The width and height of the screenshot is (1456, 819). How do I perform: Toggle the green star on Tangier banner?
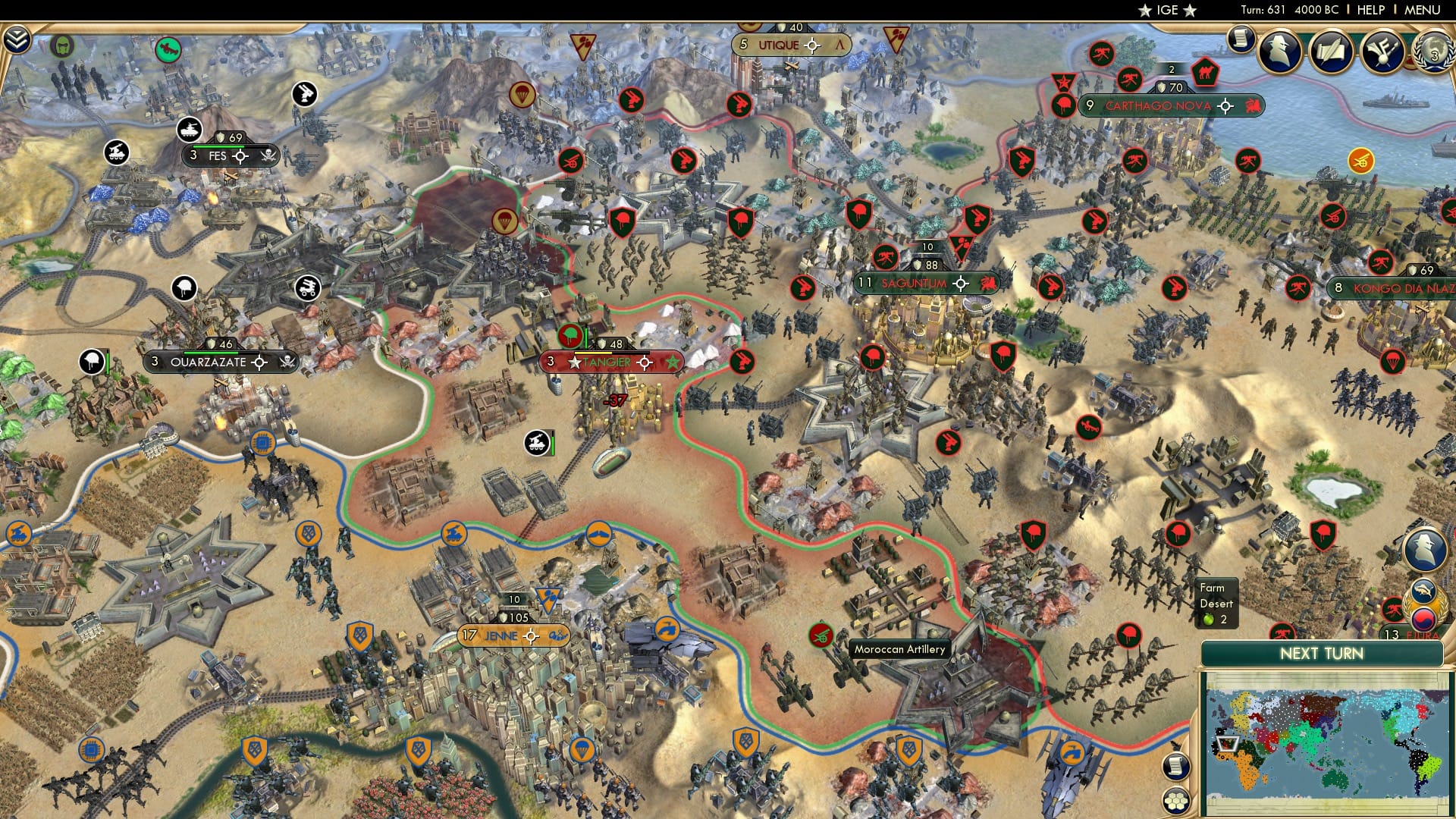tap(672, 362)
